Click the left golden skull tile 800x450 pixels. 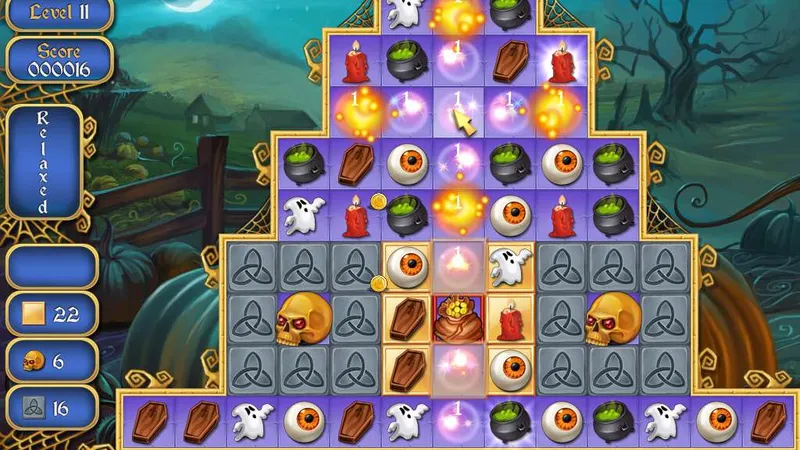pos(302,318)
